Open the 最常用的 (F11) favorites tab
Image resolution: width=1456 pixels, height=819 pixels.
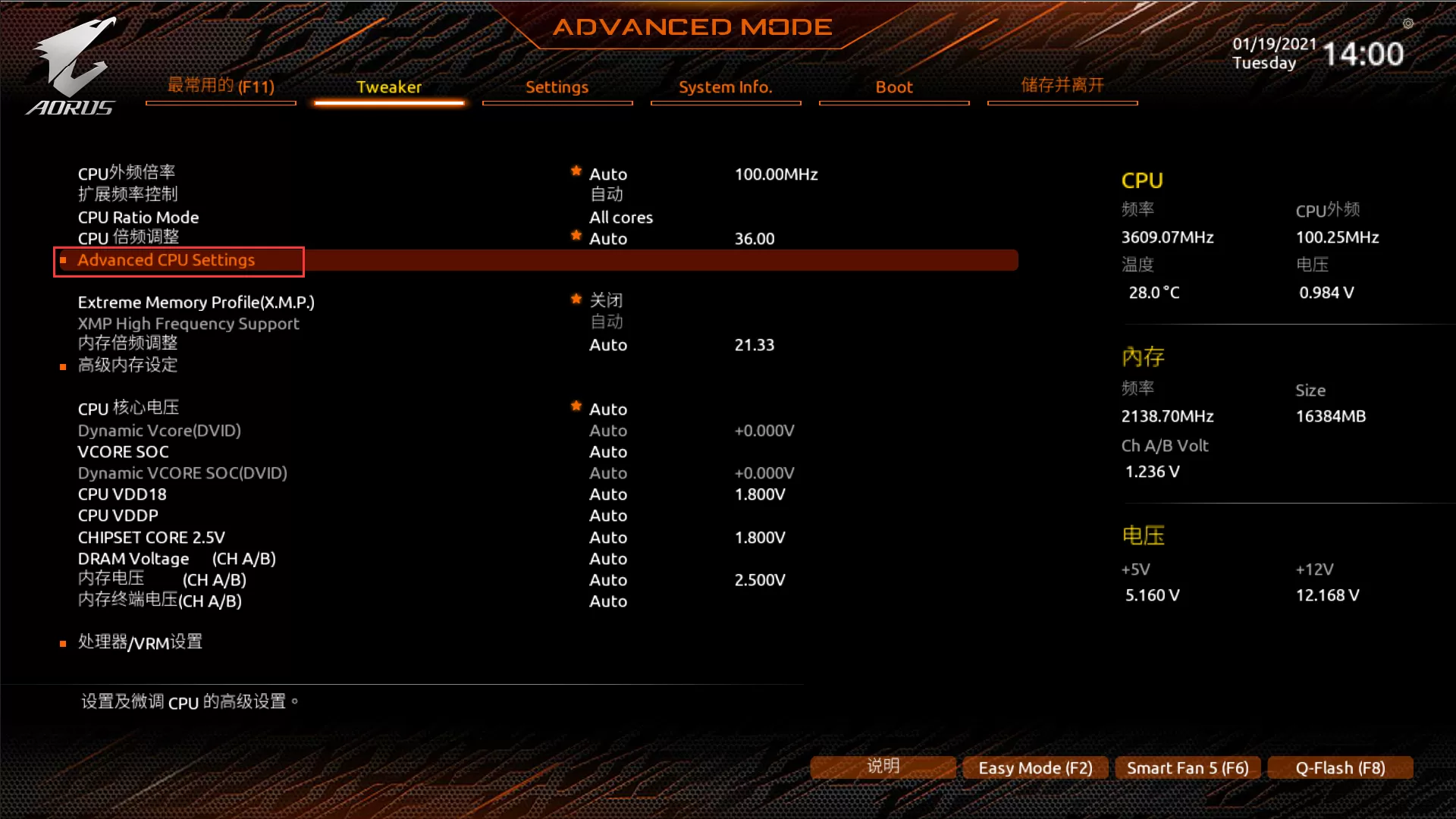[x=221, y=86]
